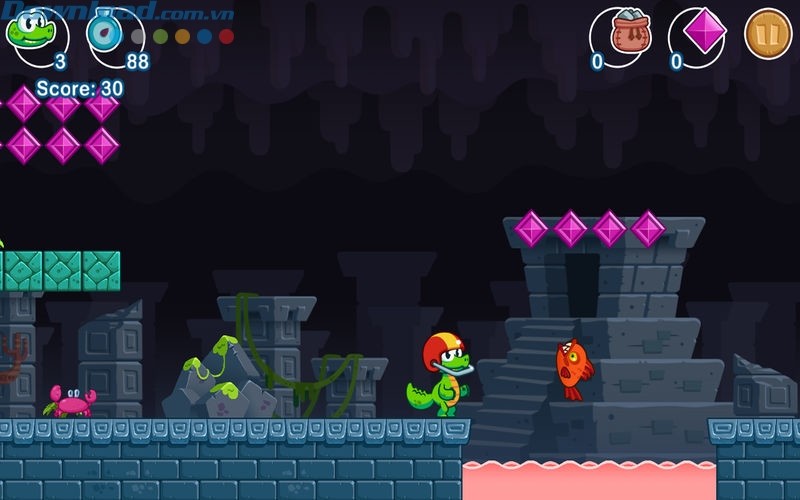Pause the game with the gold button
Screen dimensions: 800x500
tap(768, 33)
